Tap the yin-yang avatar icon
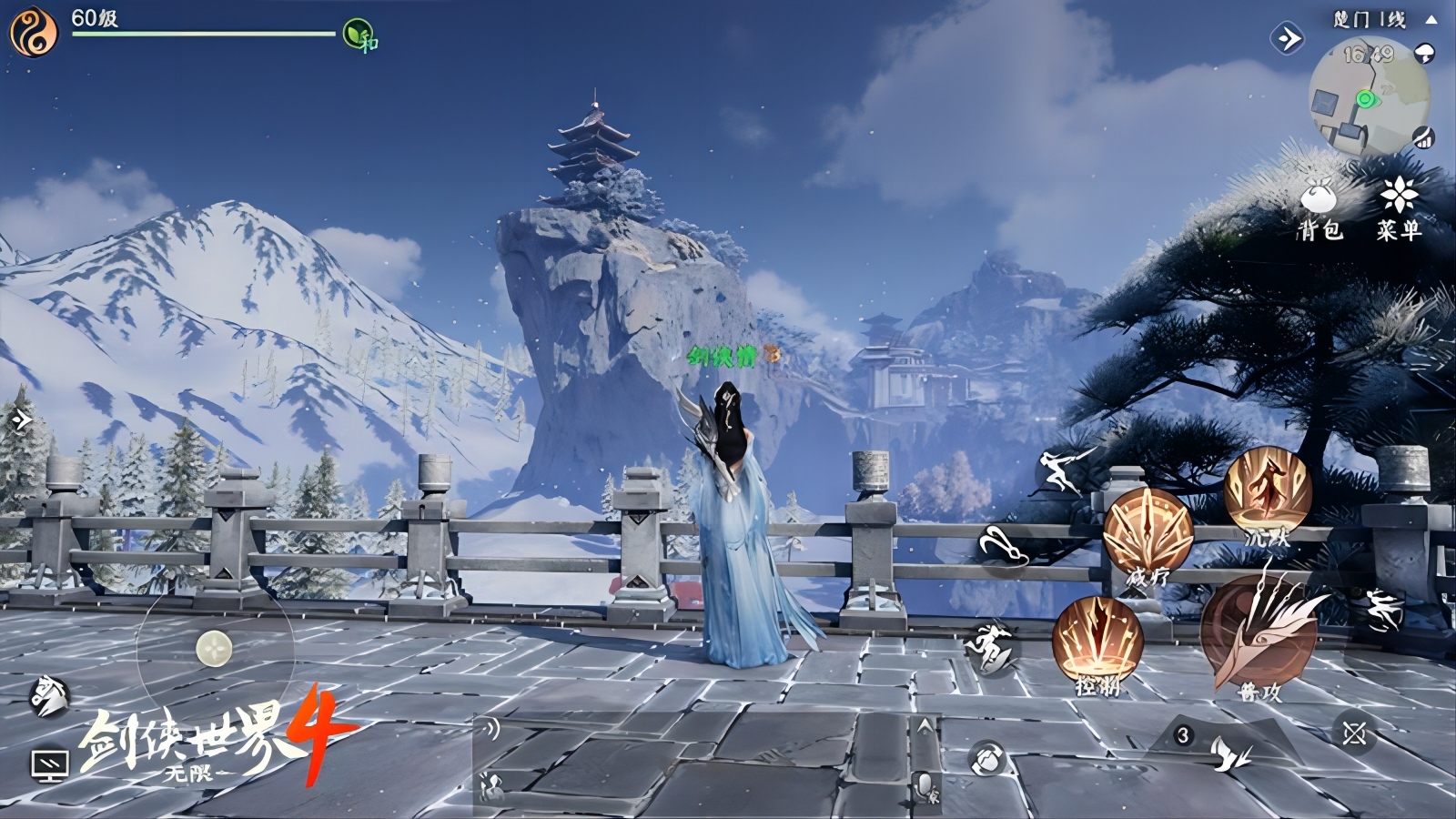The height and width of the screenshot is (819, 1456). coord(33,31)
